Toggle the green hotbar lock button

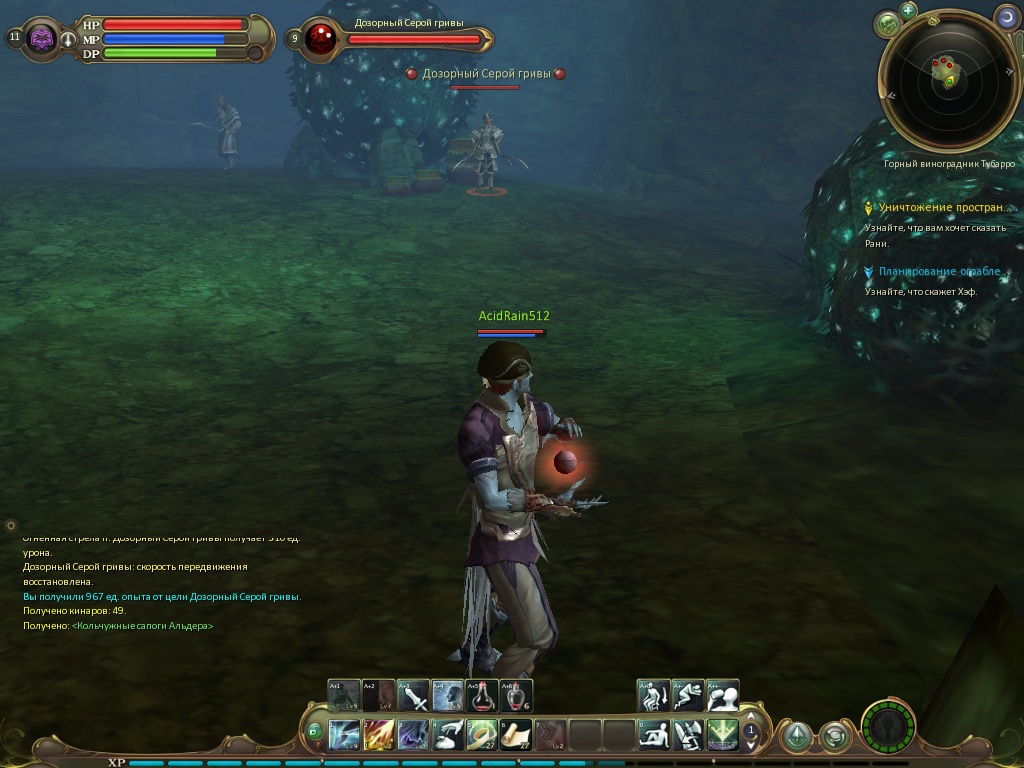click(x=314, y=733)
